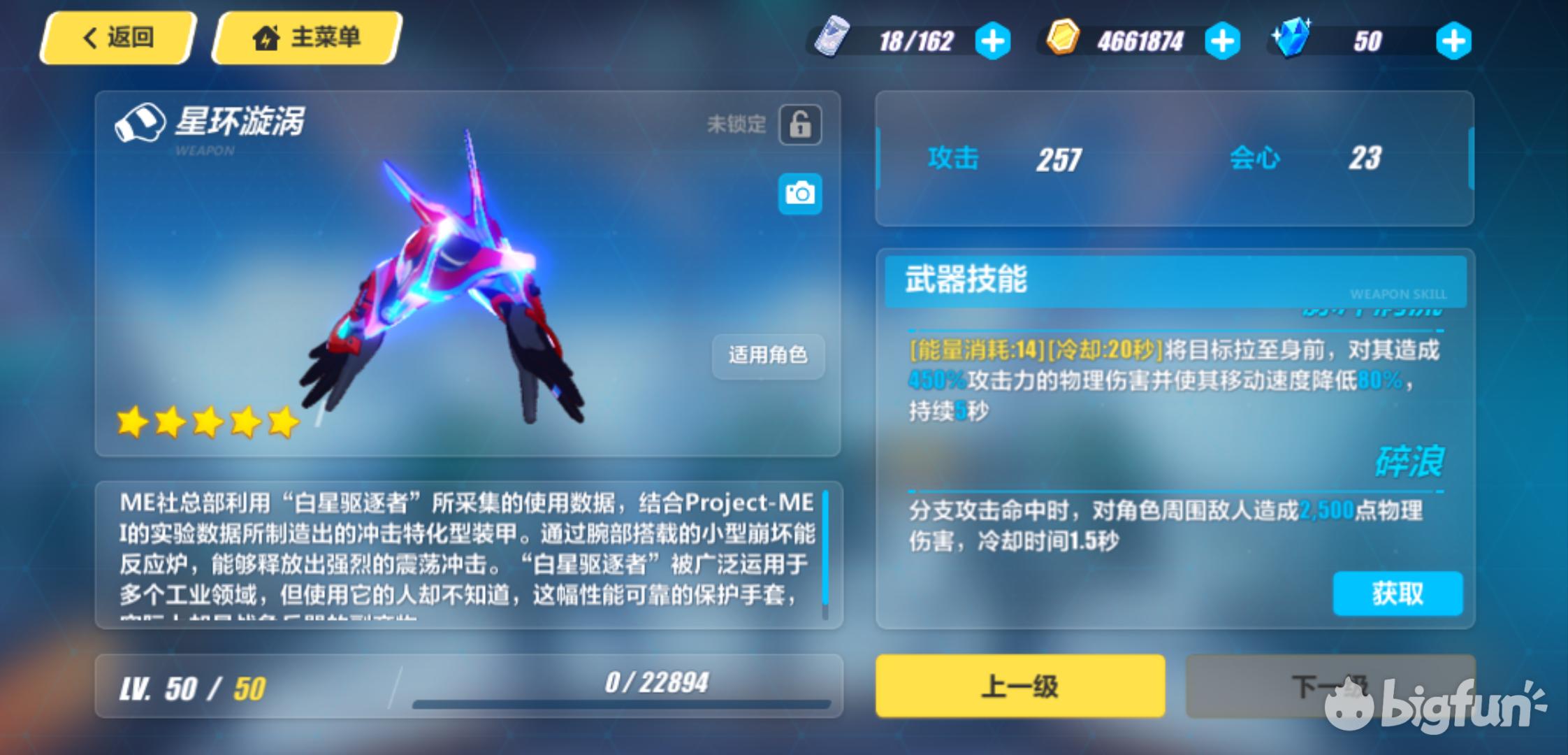The height and width of the screenshot is (755, 1568).
Task: Toggle the weapon lock icon
Action: tap(800, 125)
